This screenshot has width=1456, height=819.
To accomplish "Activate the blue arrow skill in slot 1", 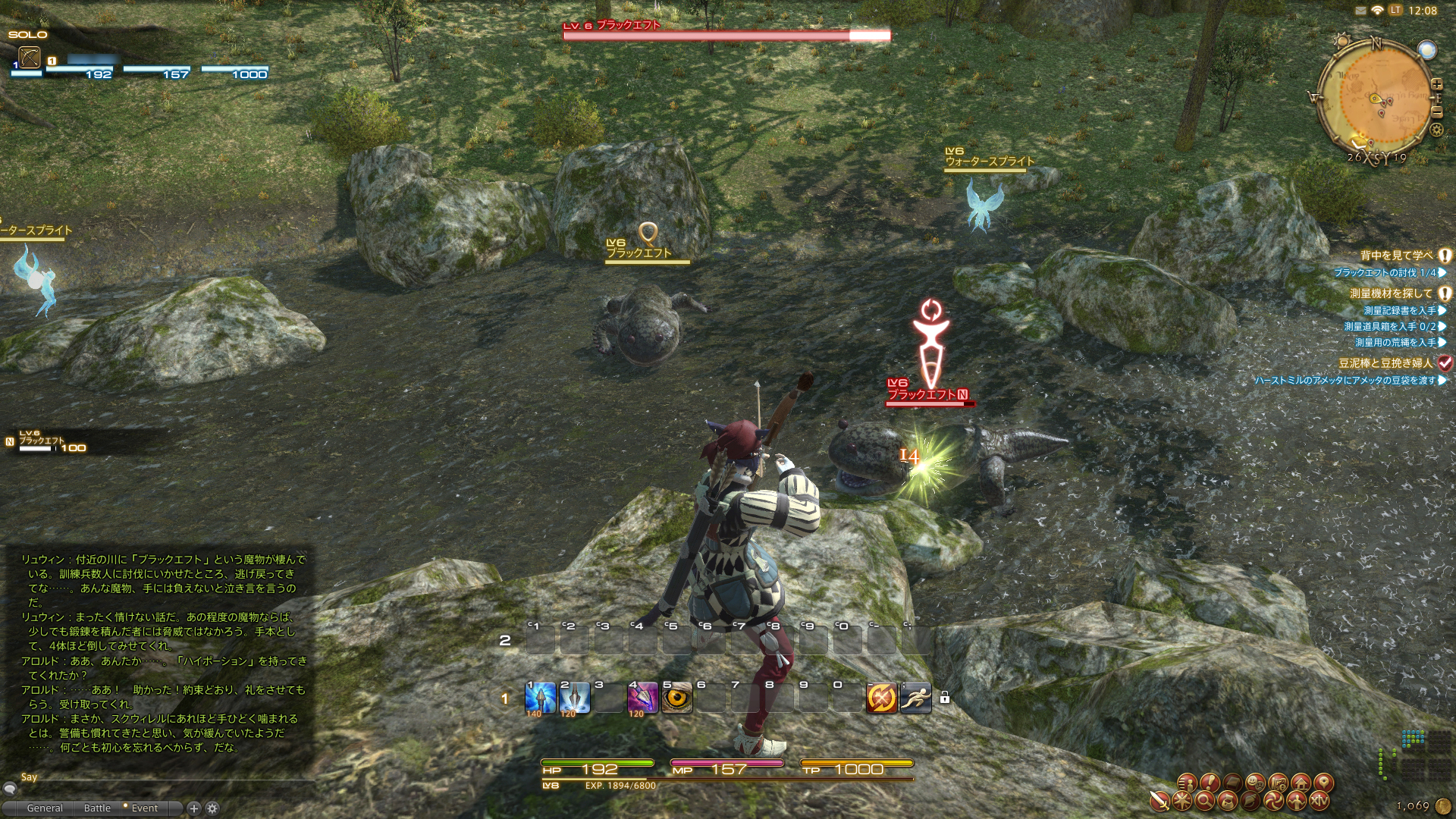I will pos(540,698).
